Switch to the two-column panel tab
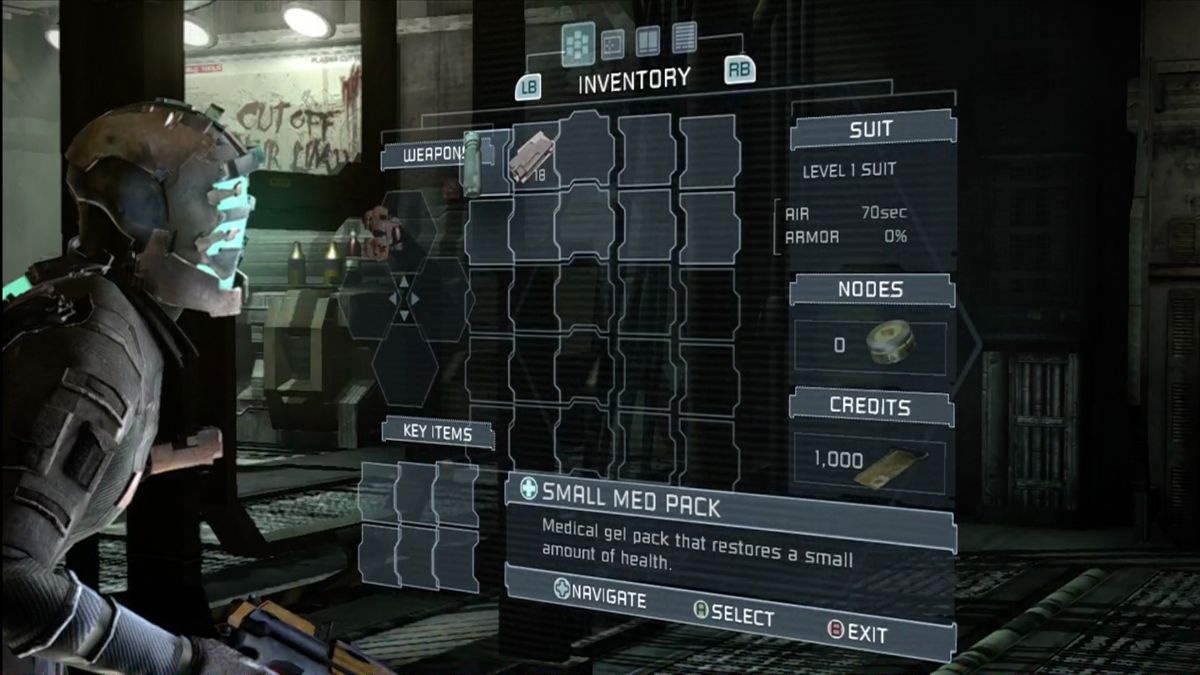The height and width of the screenshot is (675, 1200). pyautogui.click(x=648, y=40)
